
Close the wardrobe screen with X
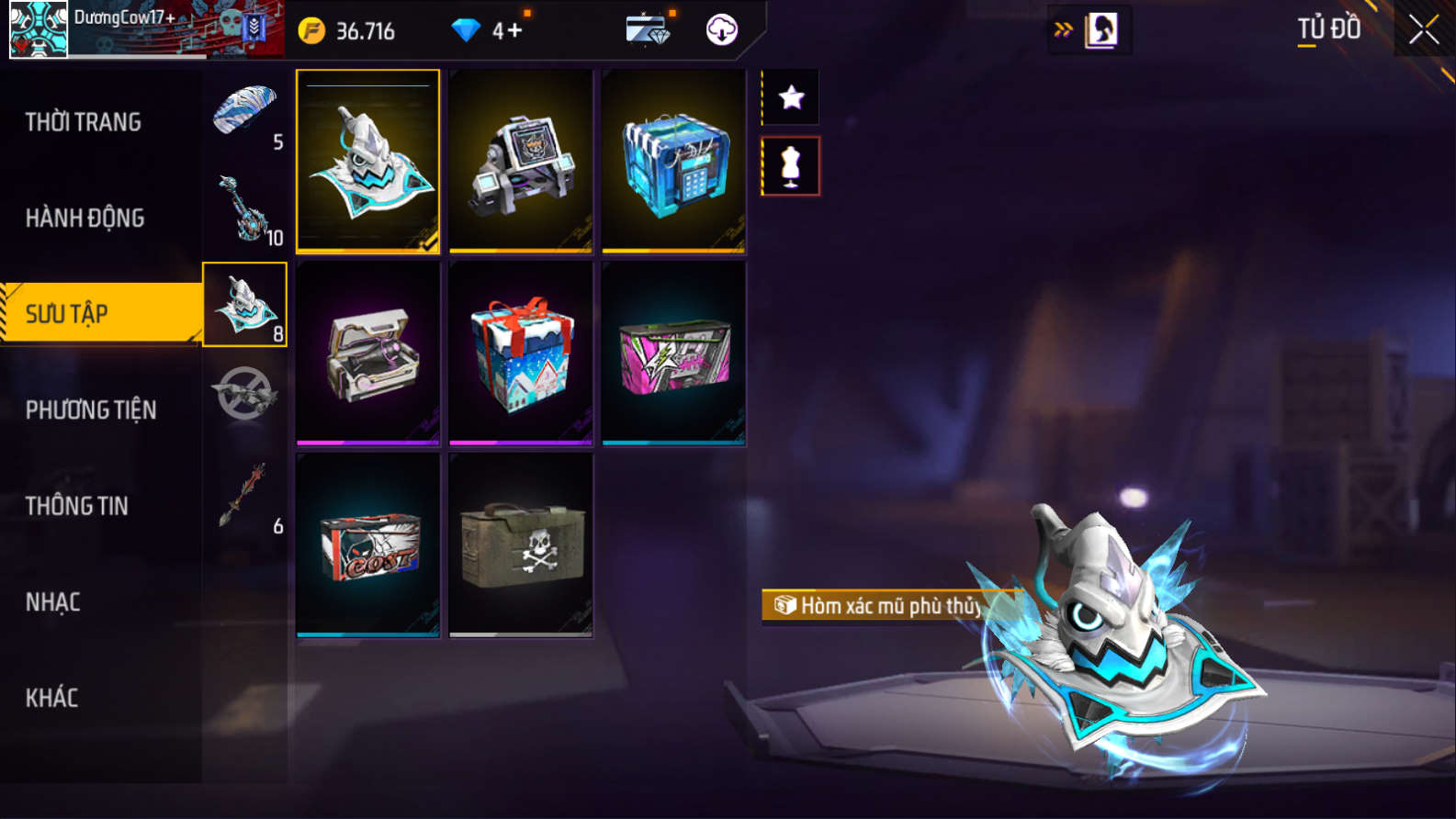pyautogui.click(x=1423, y=30)
